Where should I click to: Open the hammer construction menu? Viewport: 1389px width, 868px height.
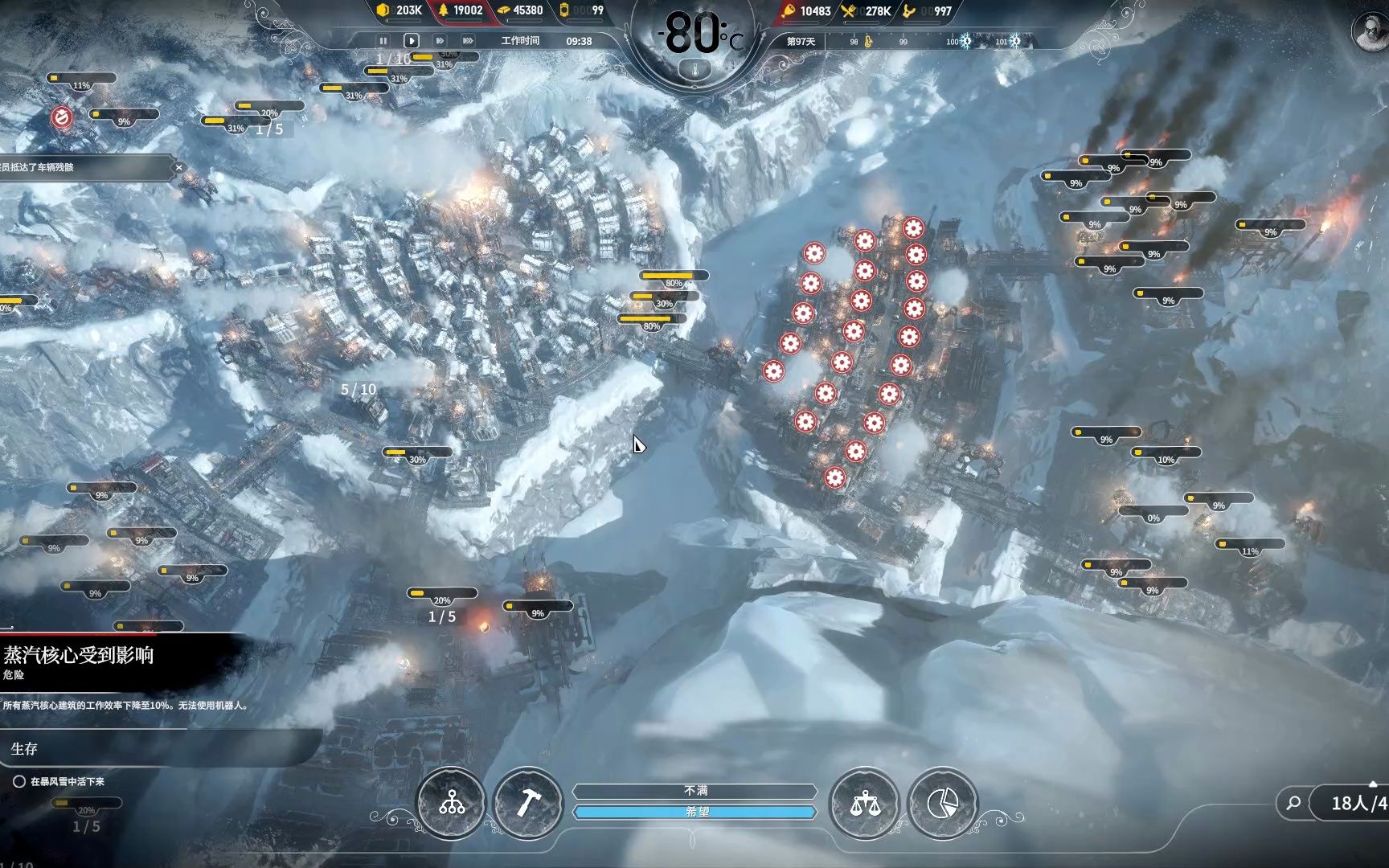tap(528, 802)
